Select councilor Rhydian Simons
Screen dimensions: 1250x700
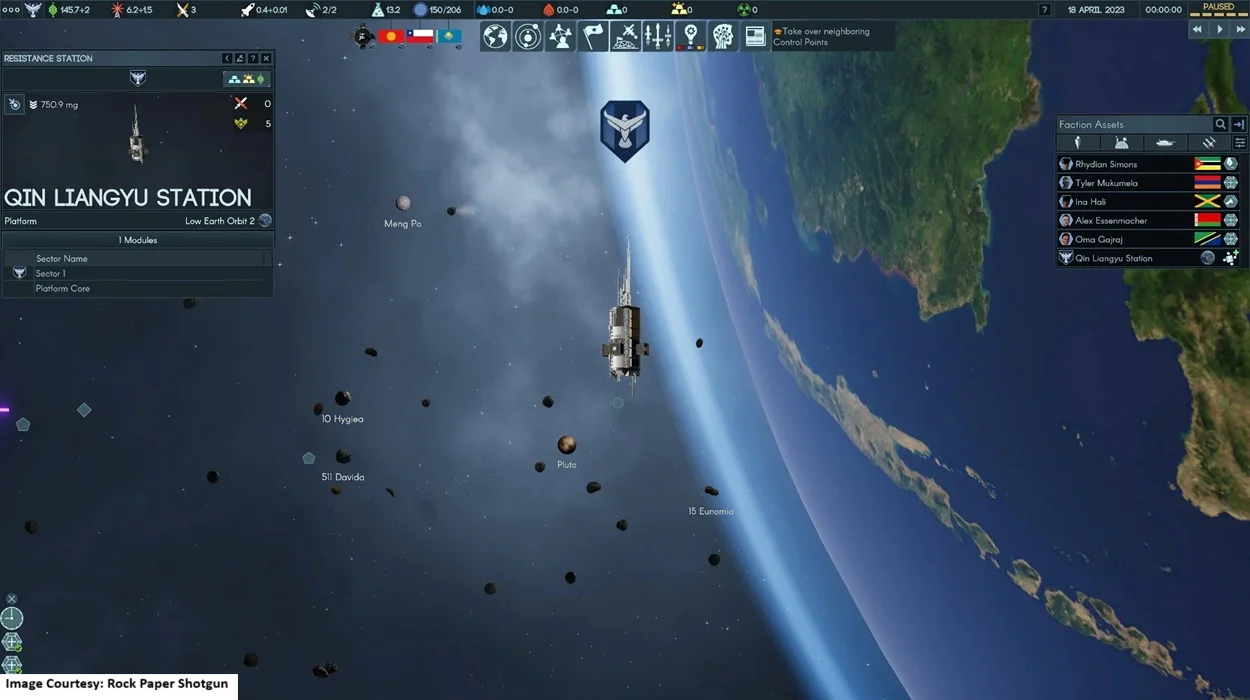click(x=1106, y=164)
